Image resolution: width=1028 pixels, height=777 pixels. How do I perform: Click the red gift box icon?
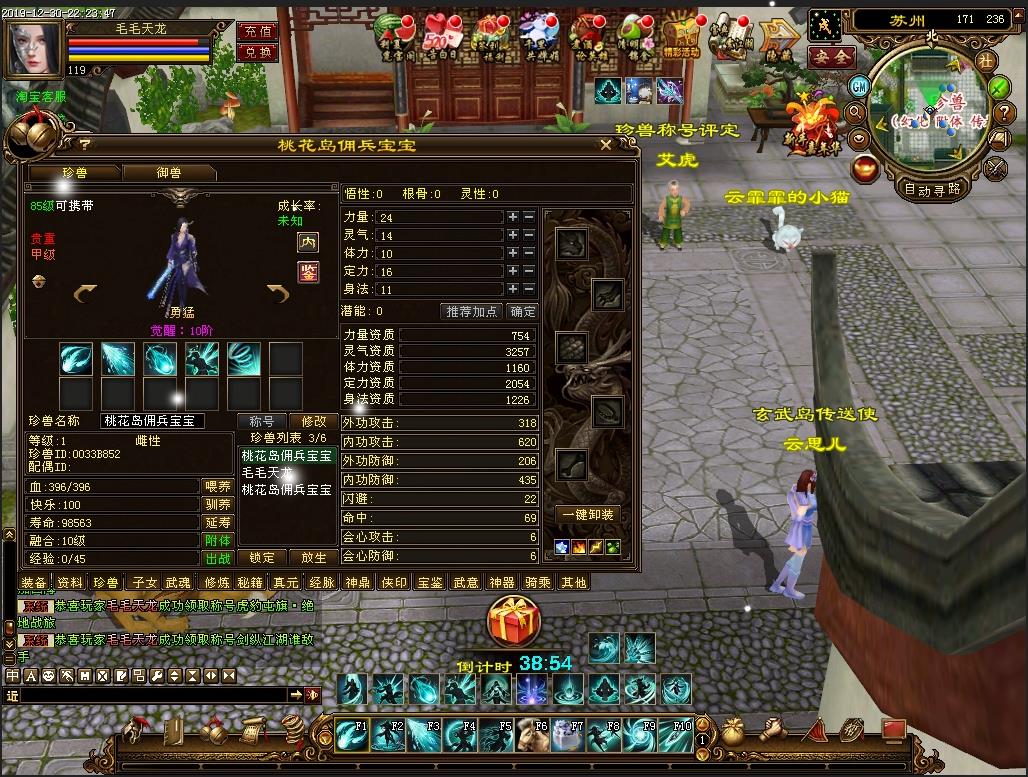click(x=514, y=621)
